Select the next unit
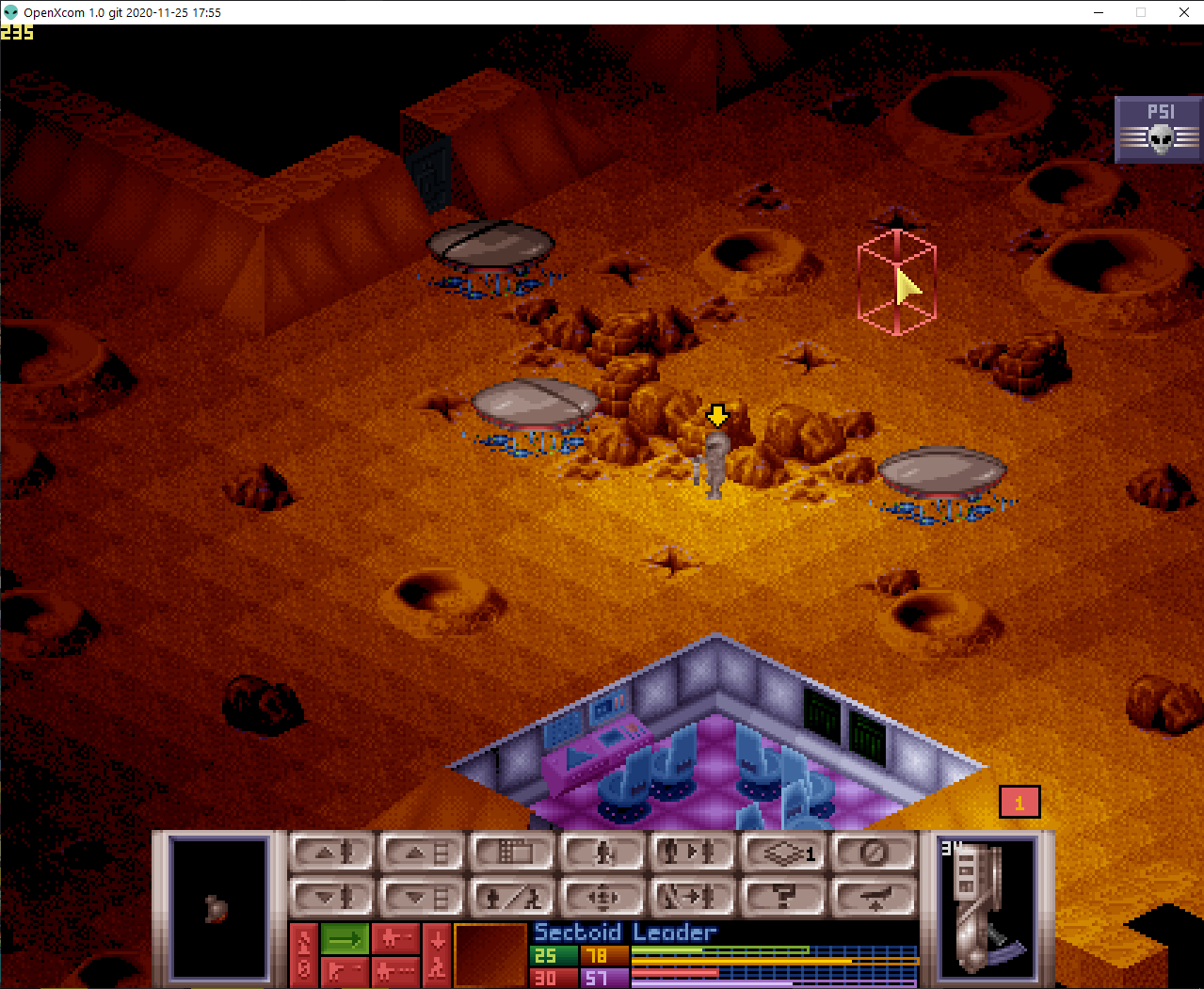The image size is (1204, 989). coord(690,853)
